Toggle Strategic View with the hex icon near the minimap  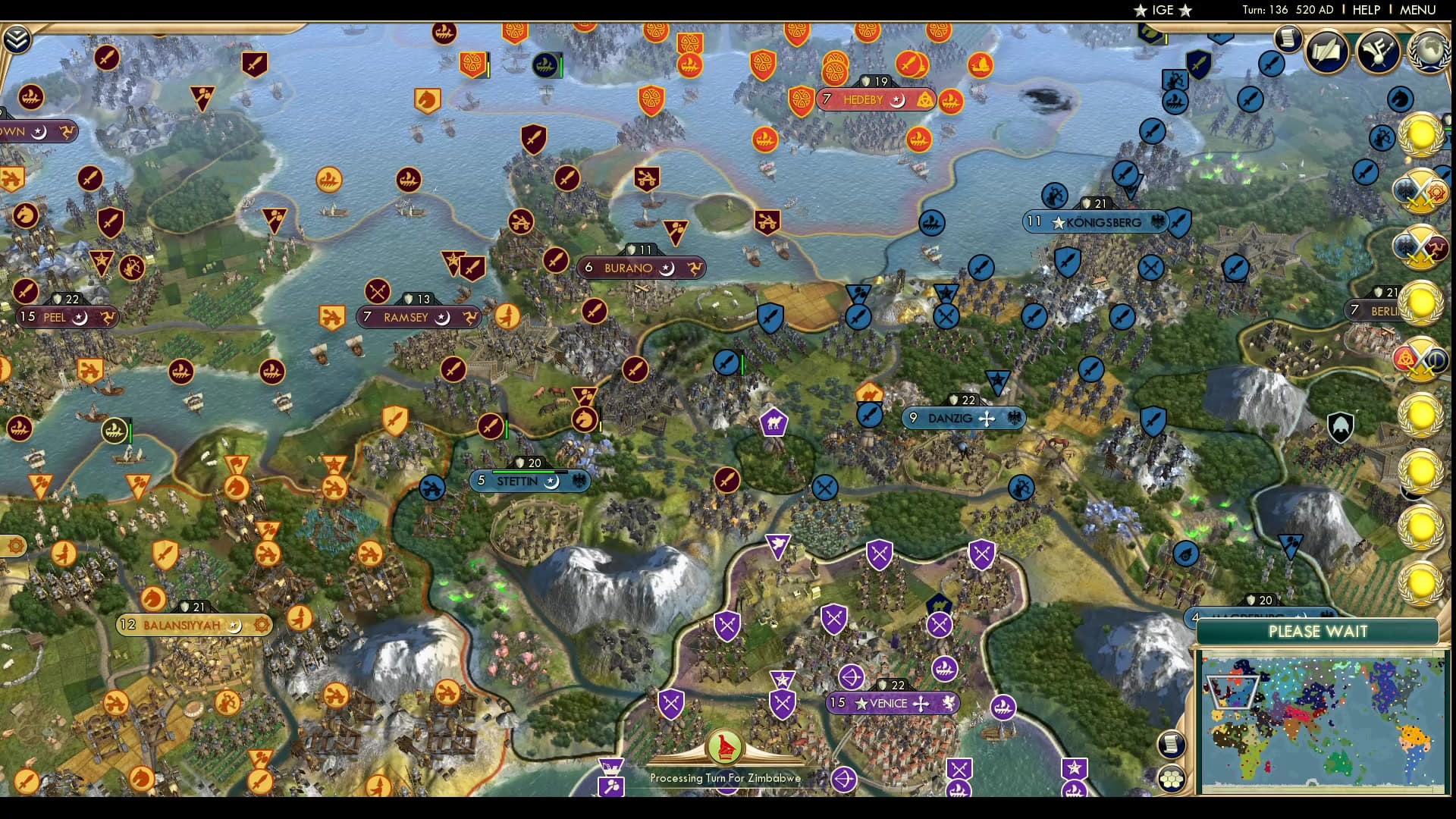coord(1172,777)
